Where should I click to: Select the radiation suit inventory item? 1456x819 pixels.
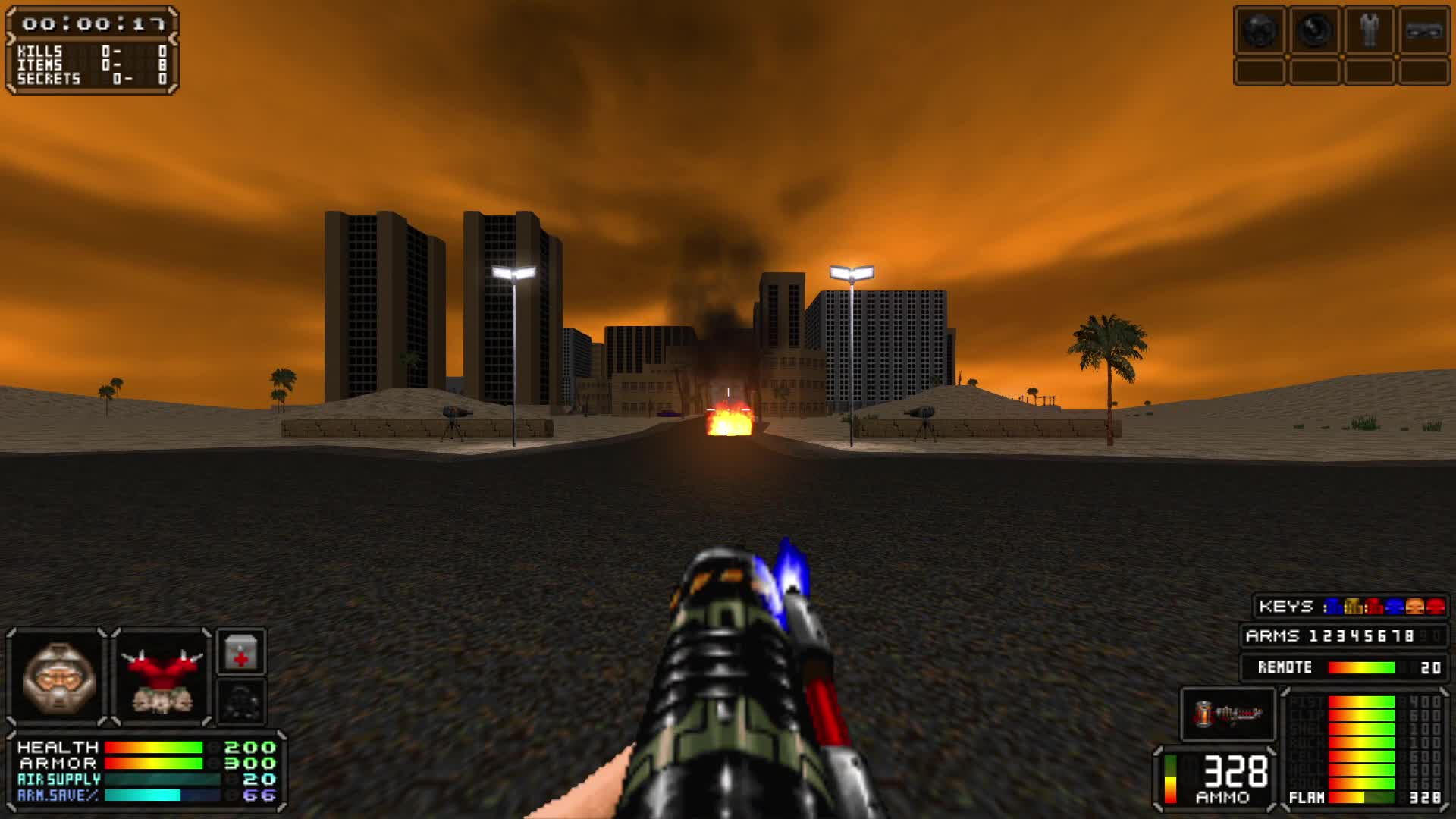click(x=1369, y=30)
